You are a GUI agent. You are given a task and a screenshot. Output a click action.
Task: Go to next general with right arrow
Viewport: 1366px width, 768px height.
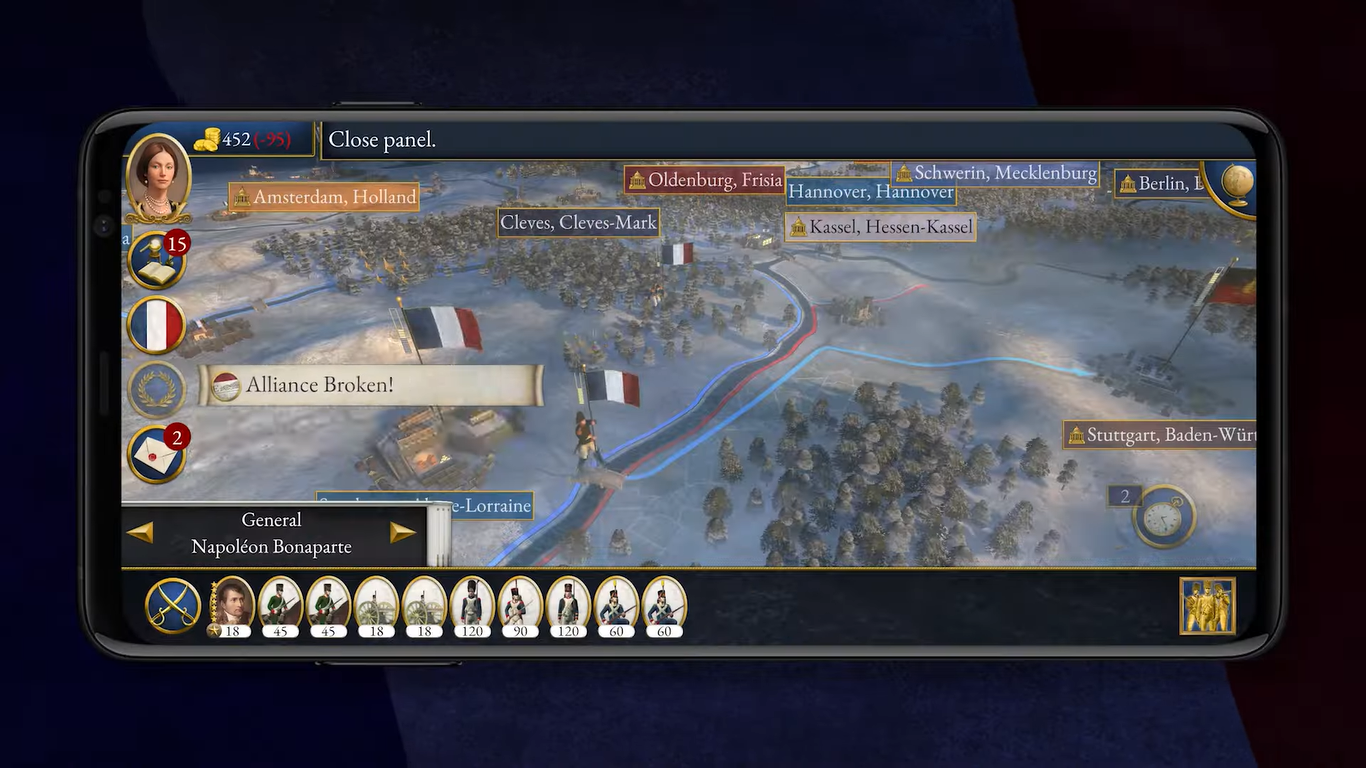(x=402, y=533)
